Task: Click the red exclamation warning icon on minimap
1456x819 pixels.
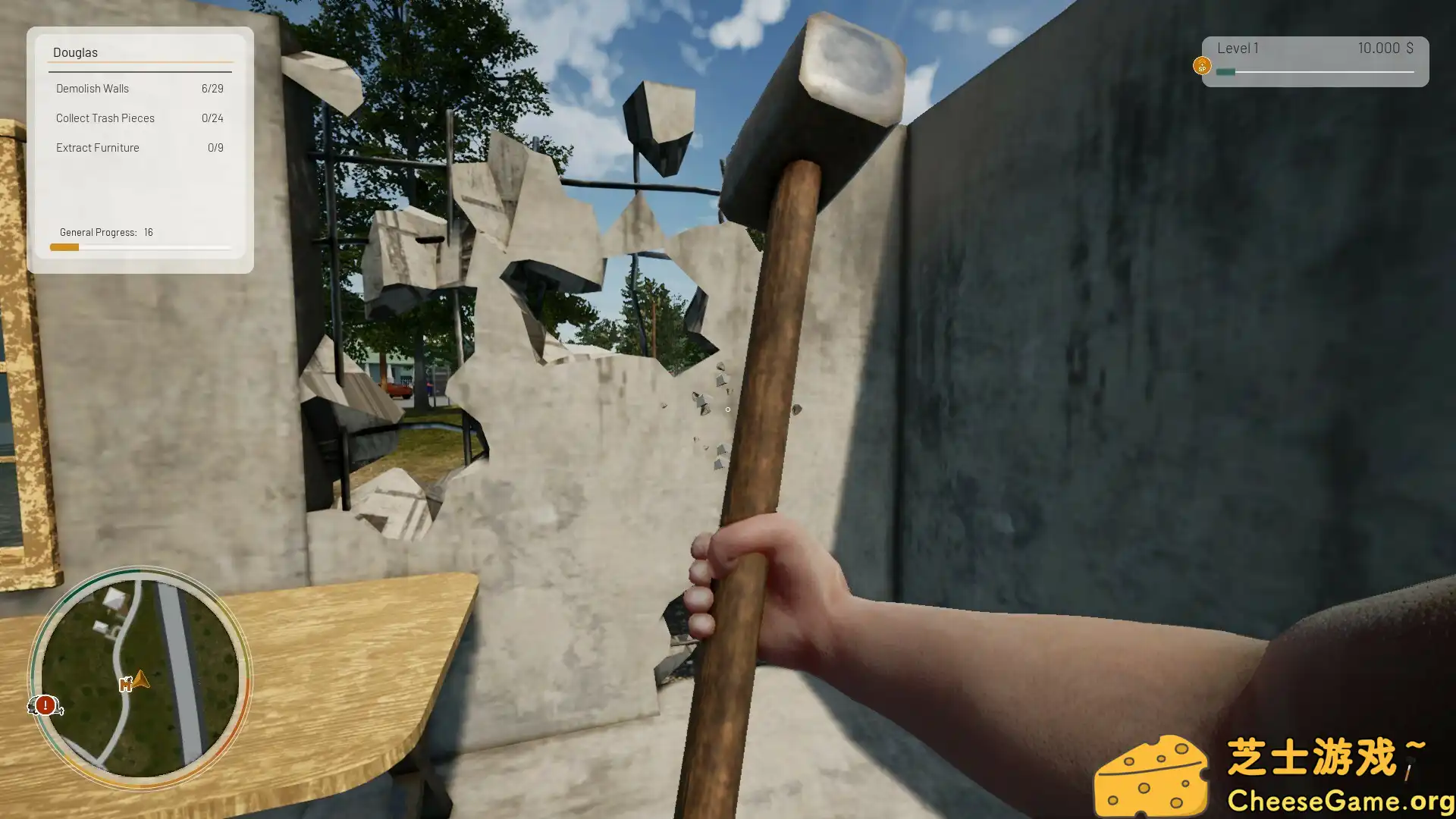Action: 45,705
